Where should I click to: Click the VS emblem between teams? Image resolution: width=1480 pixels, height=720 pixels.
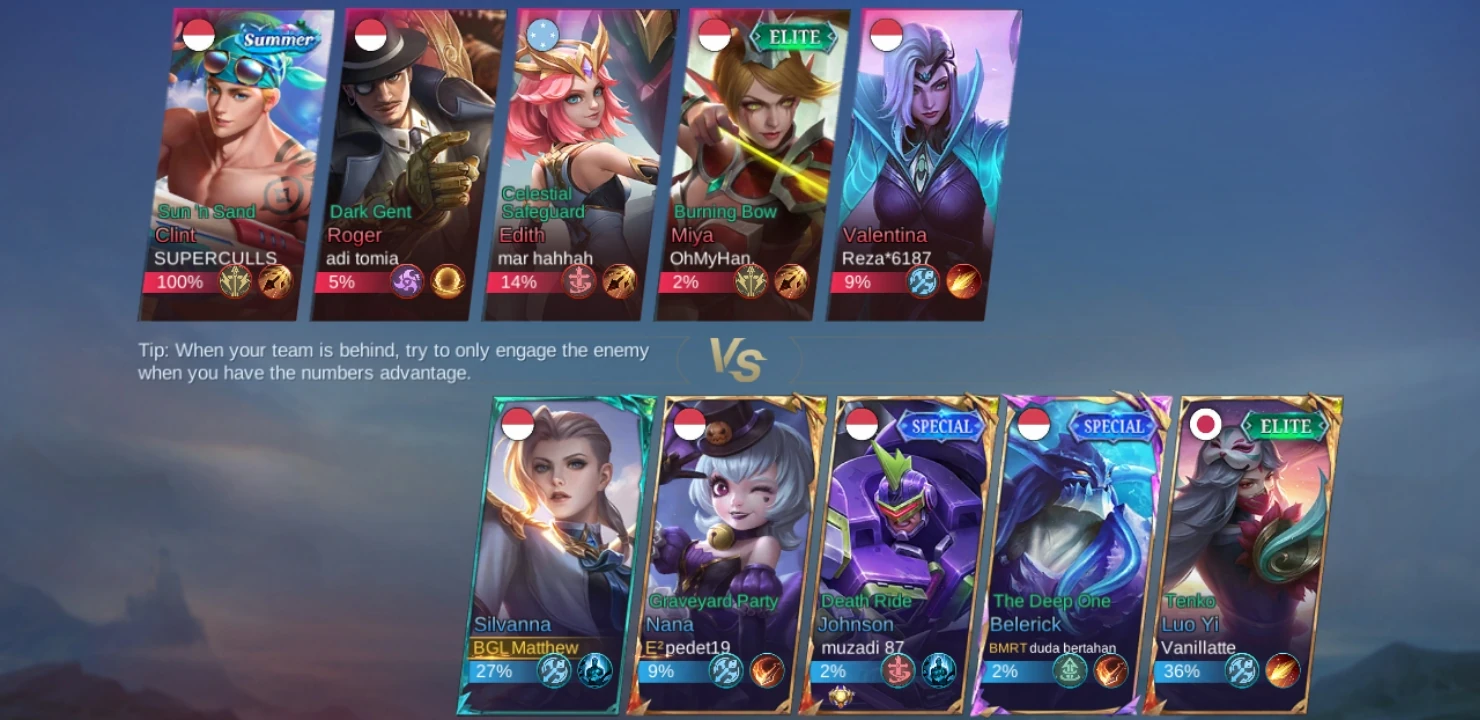(740, 360)
